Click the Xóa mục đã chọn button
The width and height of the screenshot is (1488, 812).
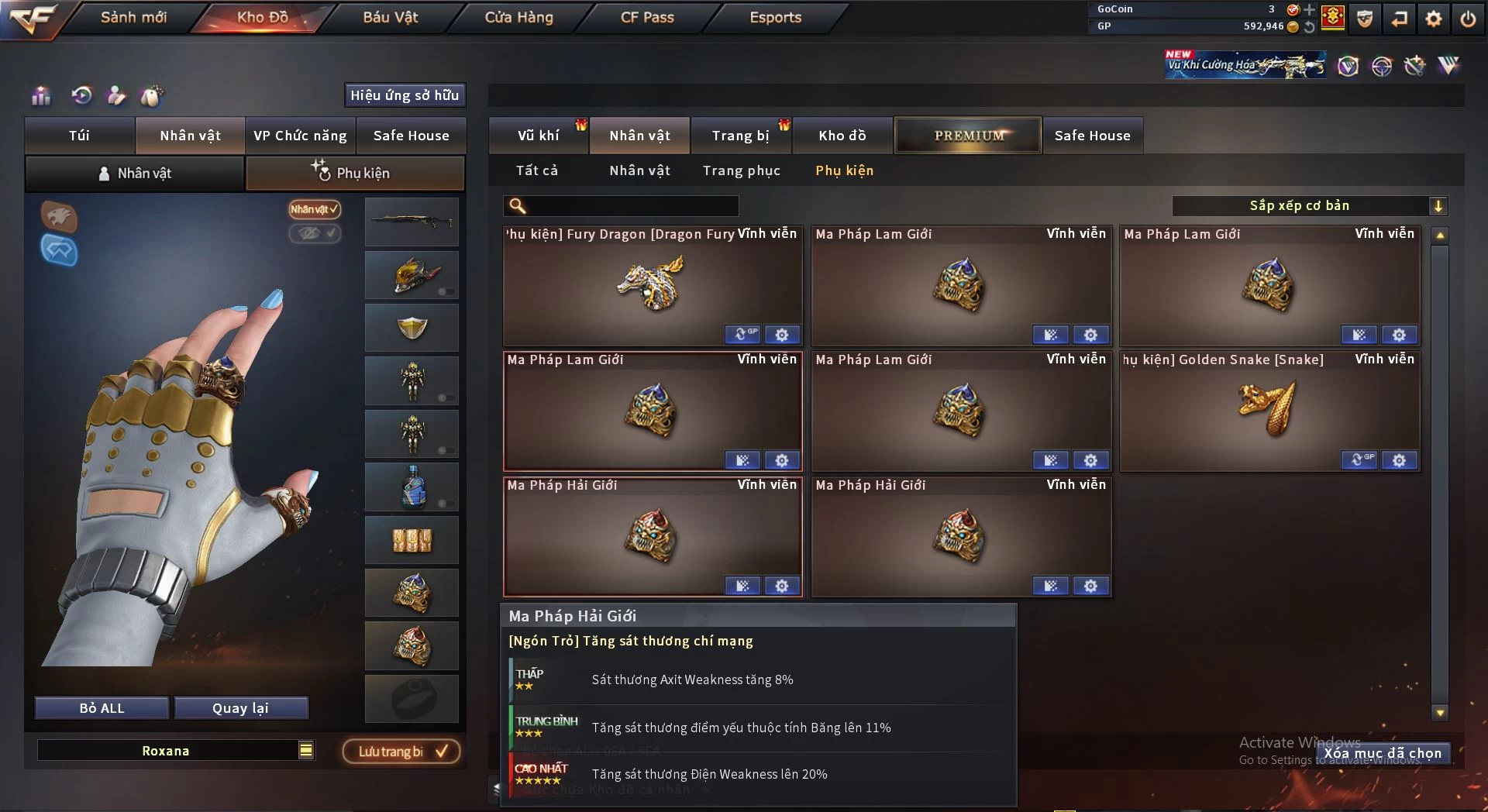[x=1383, y=753]
